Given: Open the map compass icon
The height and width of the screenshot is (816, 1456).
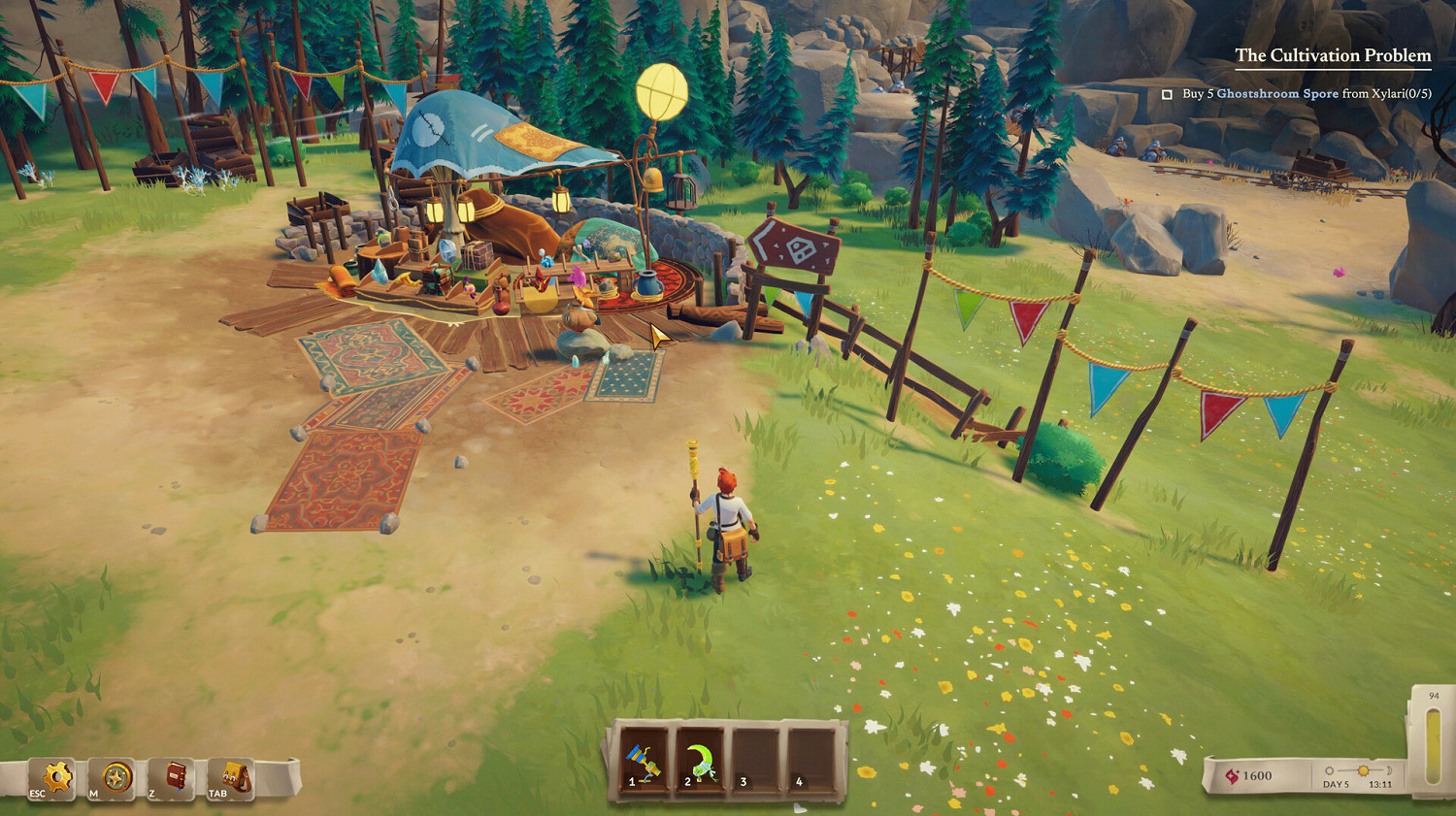Looking at the screenshot, I should click(x=116, y=778).
